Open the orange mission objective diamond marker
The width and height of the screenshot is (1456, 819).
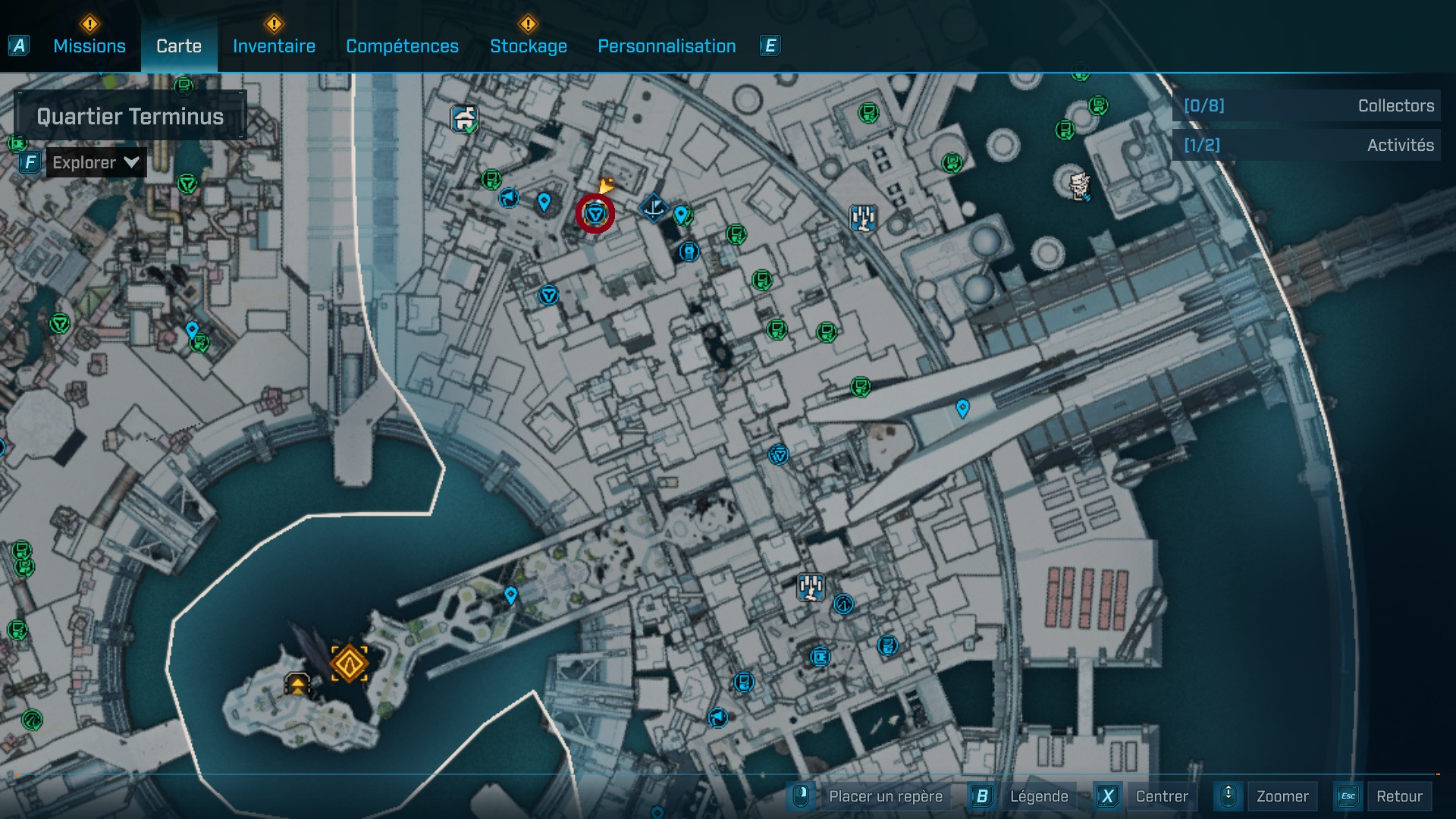[x=350, y=663]
